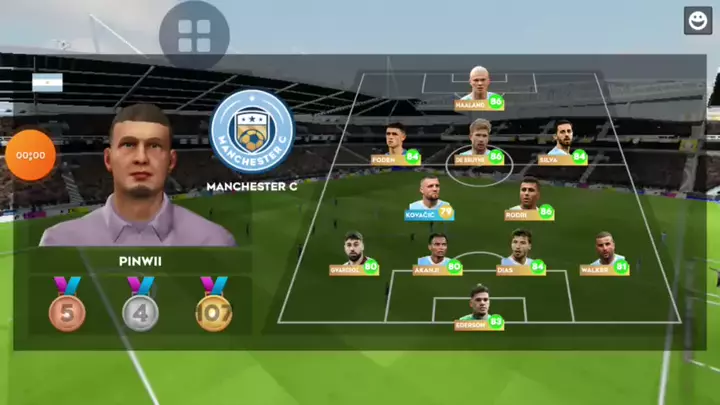Choose Rodri in midfield
This screenshot has width=720, height=405.
pos(530,198)
